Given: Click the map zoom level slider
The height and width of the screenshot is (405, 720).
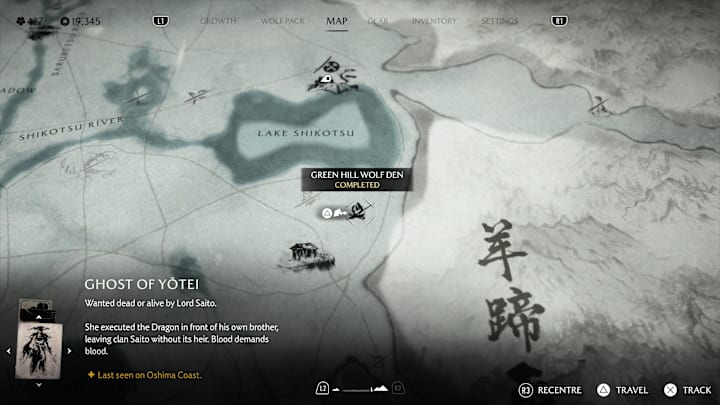Looking at the screenshot, I should pos(359,388).
